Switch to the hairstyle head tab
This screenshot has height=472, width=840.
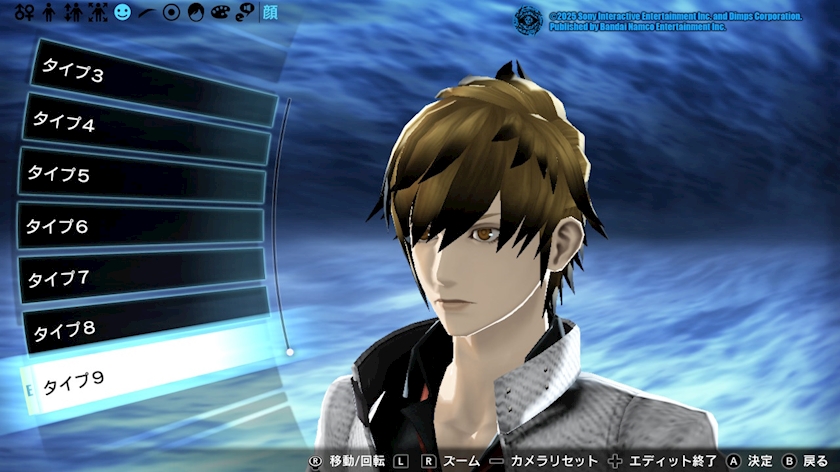point(195,13)
